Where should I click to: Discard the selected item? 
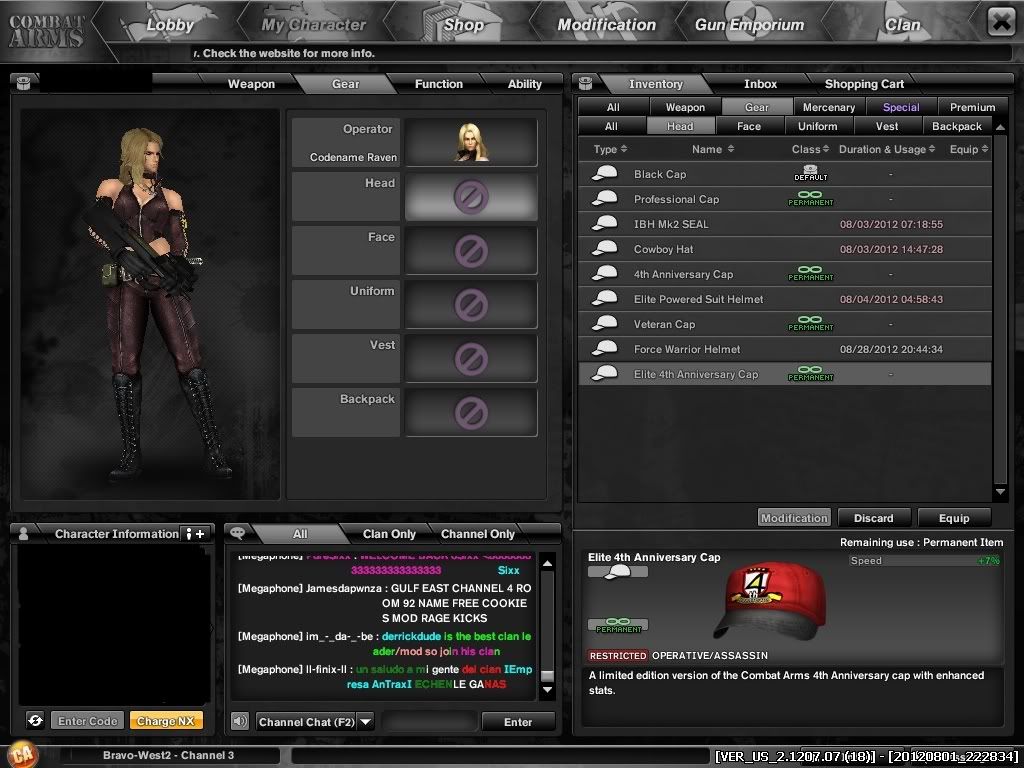coord(873,518)
